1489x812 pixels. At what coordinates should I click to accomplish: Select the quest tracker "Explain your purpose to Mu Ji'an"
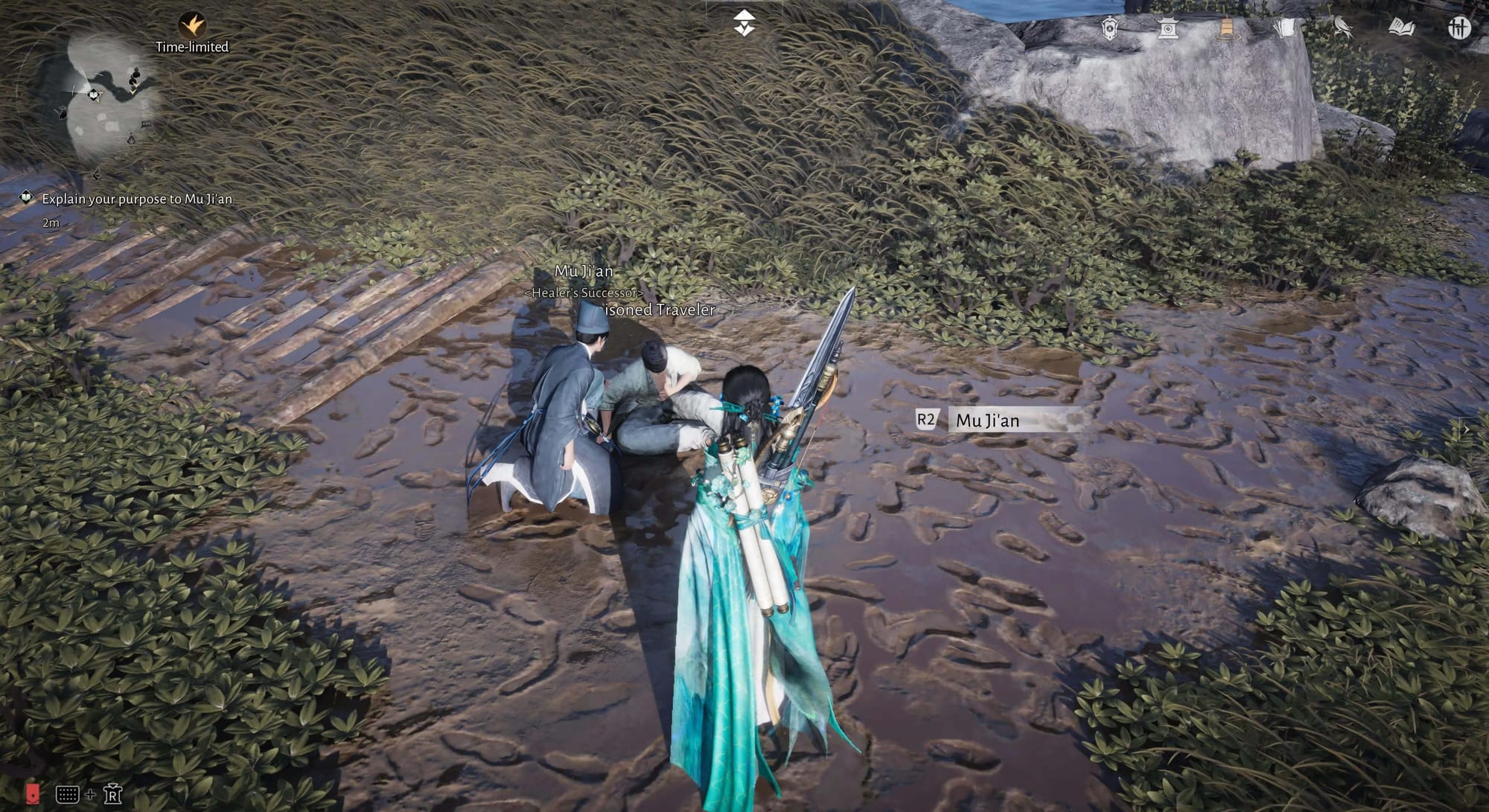click(x=136, y=199)
